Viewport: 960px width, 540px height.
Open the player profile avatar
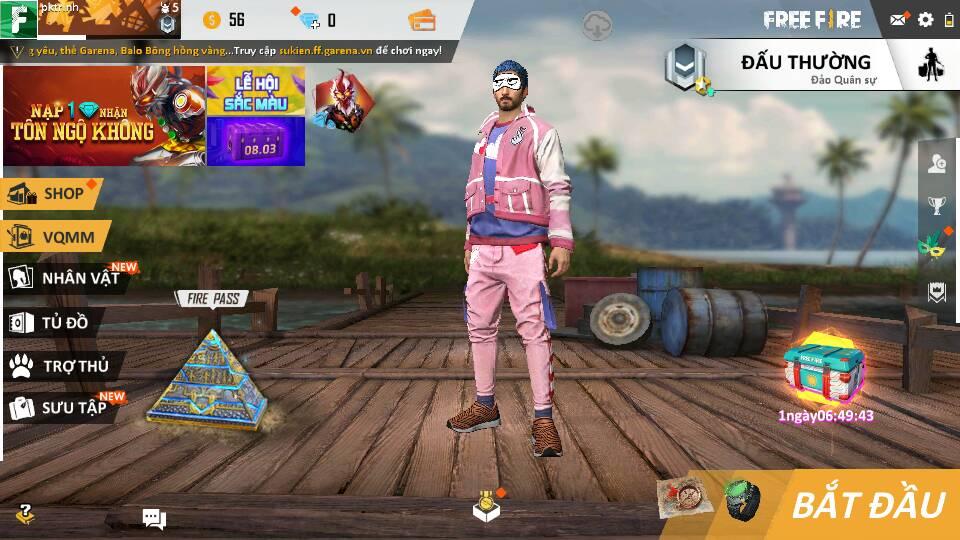[20, 19]
